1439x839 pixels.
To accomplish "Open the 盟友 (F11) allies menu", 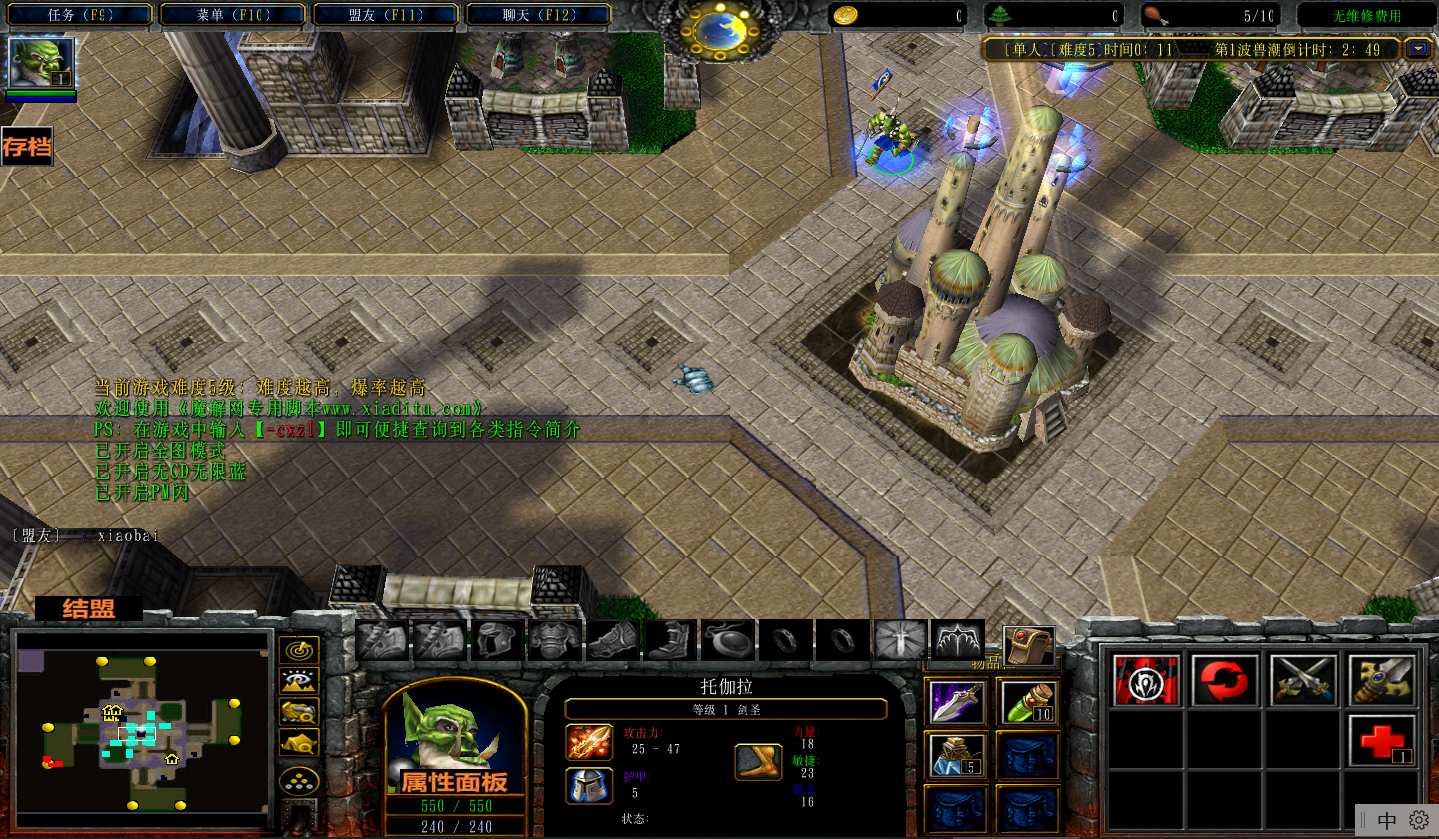I will [x=387, y=15].
